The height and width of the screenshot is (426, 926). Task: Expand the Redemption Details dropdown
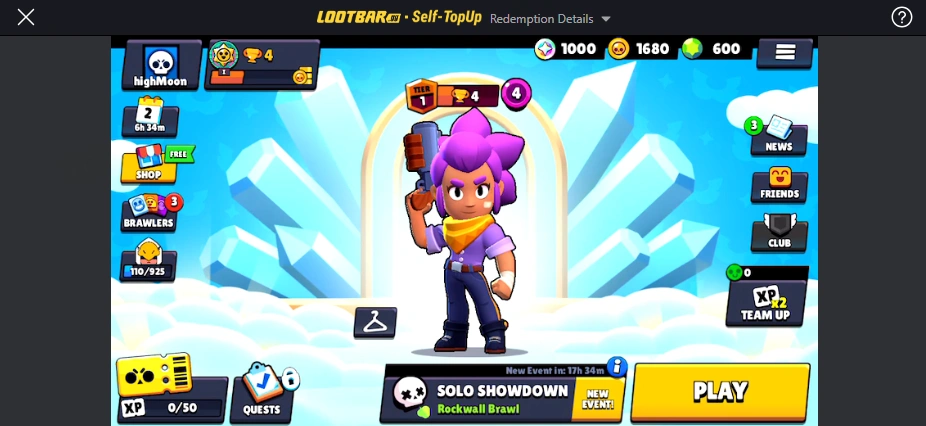(x=550, y=19)
